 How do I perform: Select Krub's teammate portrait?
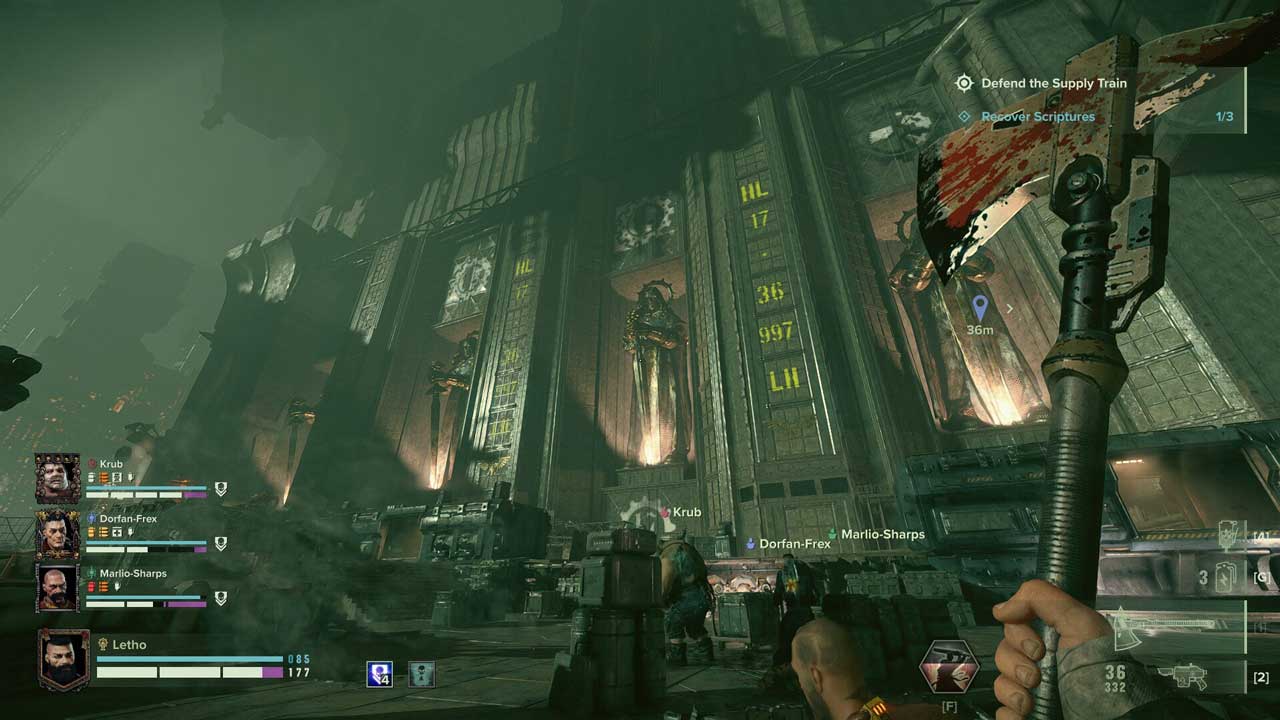click(x=58, y=478)
